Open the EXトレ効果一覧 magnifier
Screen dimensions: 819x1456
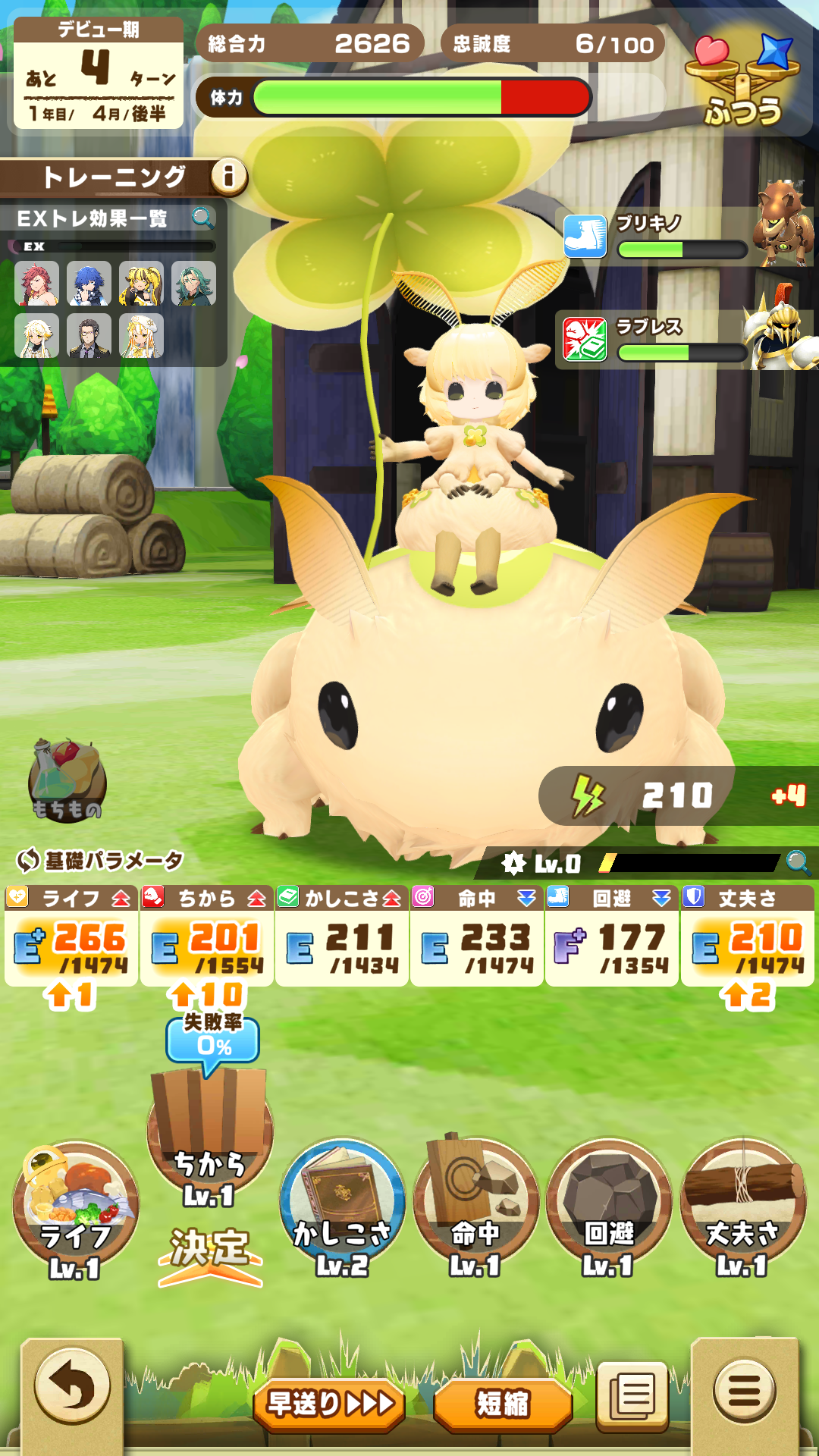[x=202, y=218]
